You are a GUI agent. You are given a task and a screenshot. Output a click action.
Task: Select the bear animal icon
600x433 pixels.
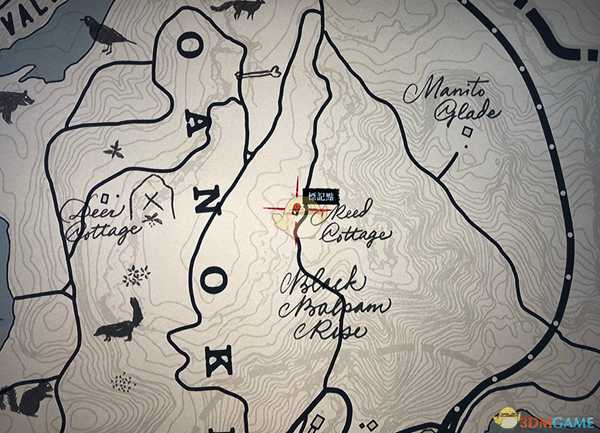coord(14,102)
